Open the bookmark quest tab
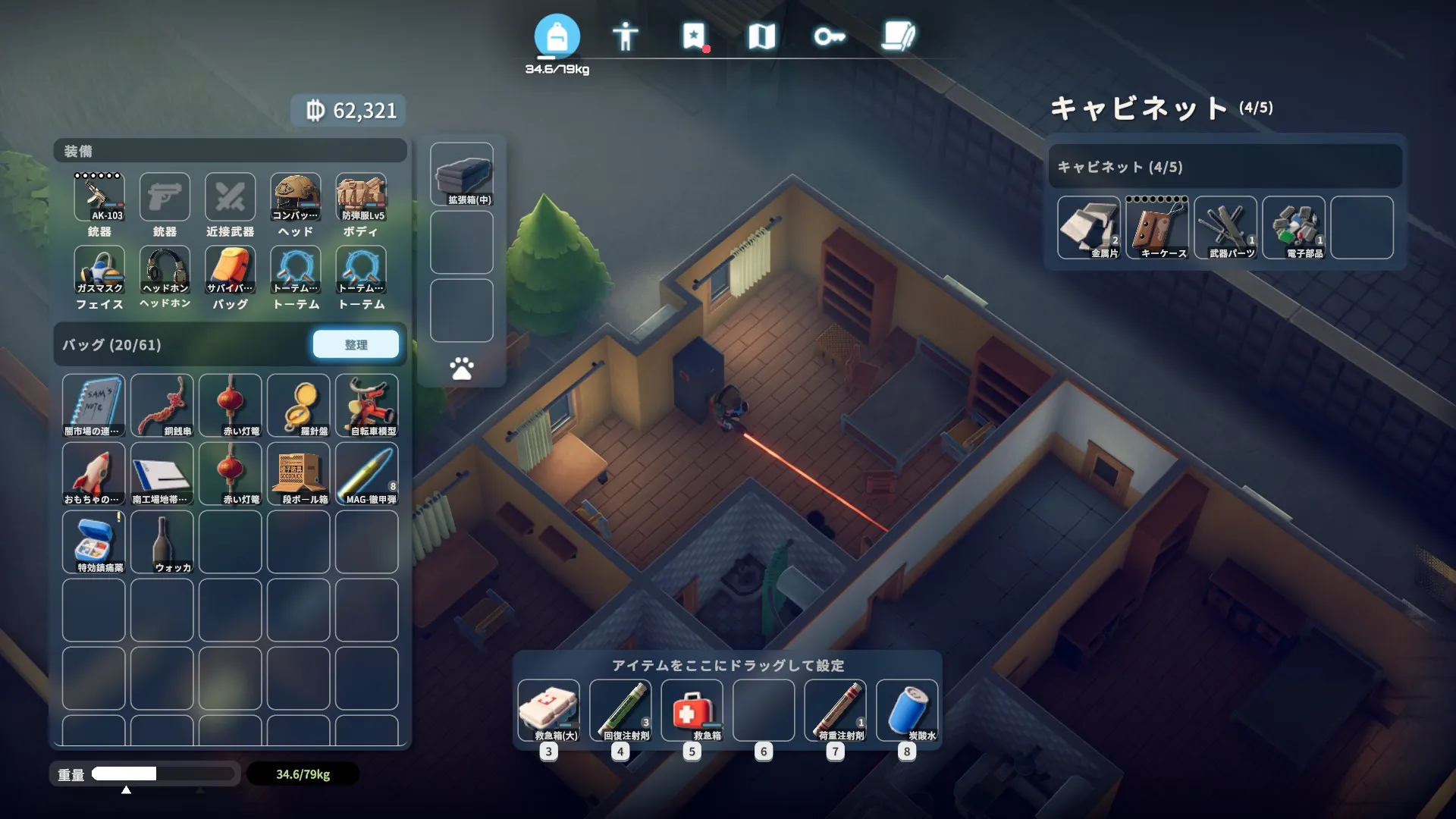 [694, 36]
